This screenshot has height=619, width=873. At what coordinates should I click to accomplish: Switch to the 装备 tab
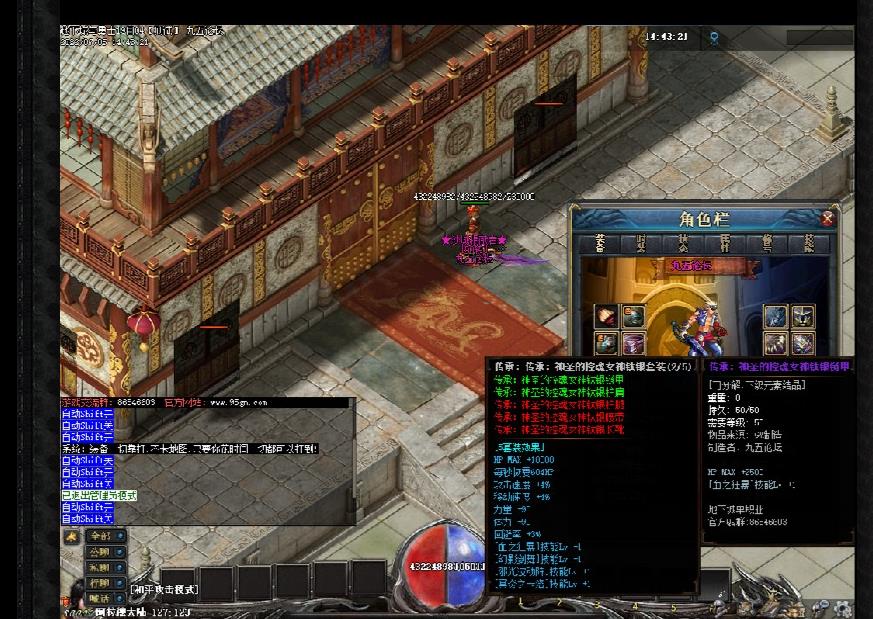(x=599, y=243)
